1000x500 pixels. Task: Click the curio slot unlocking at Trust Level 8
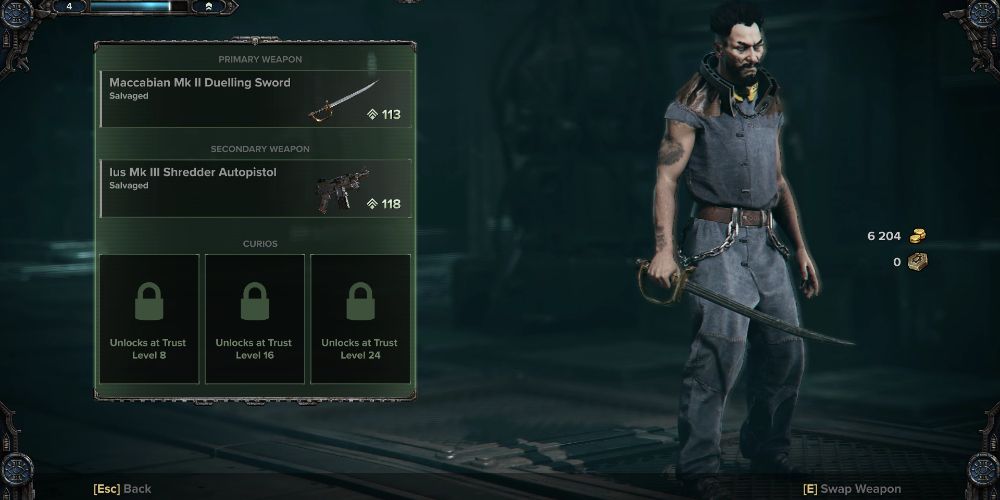[150, 318]
